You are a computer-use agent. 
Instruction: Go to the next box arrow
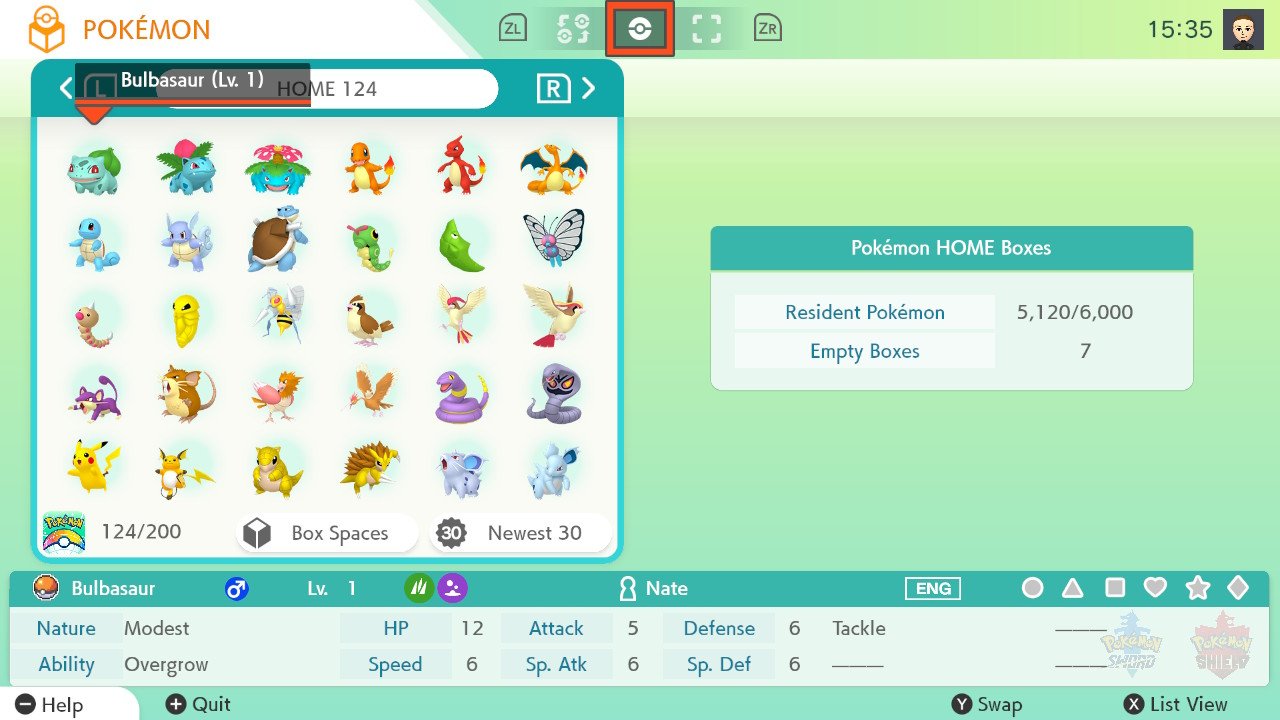pos(589,89)
